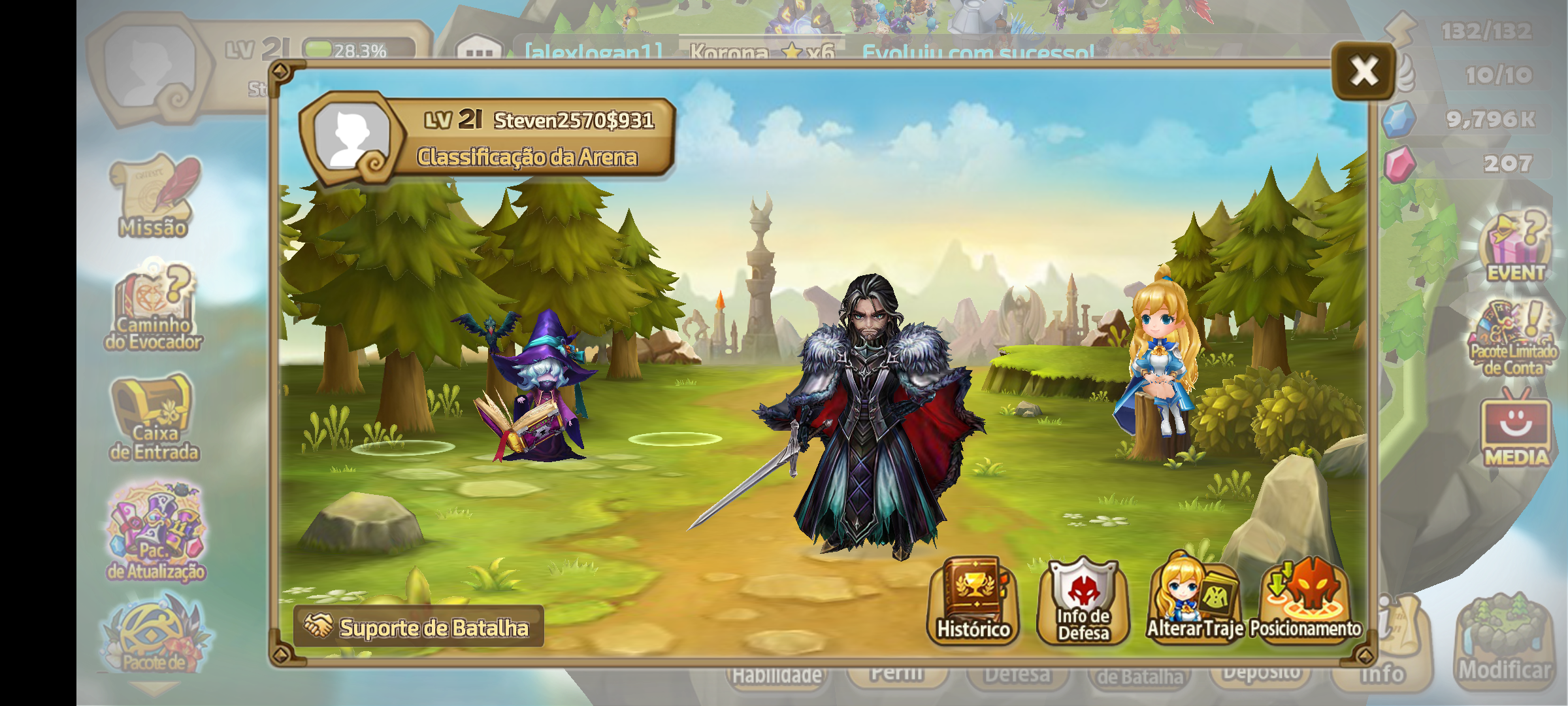
Task: Open Caminho do Evocador
Action: (x=154, y=307)
